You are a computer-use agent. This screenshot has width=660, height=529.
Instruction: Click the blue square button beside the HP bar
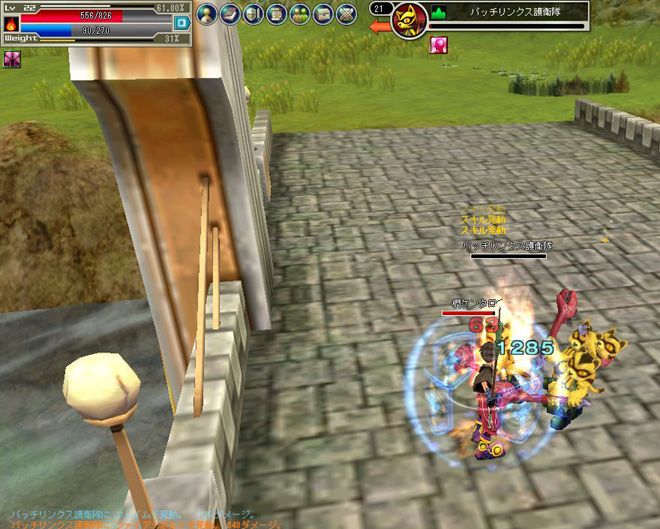[x=181, y=23]
